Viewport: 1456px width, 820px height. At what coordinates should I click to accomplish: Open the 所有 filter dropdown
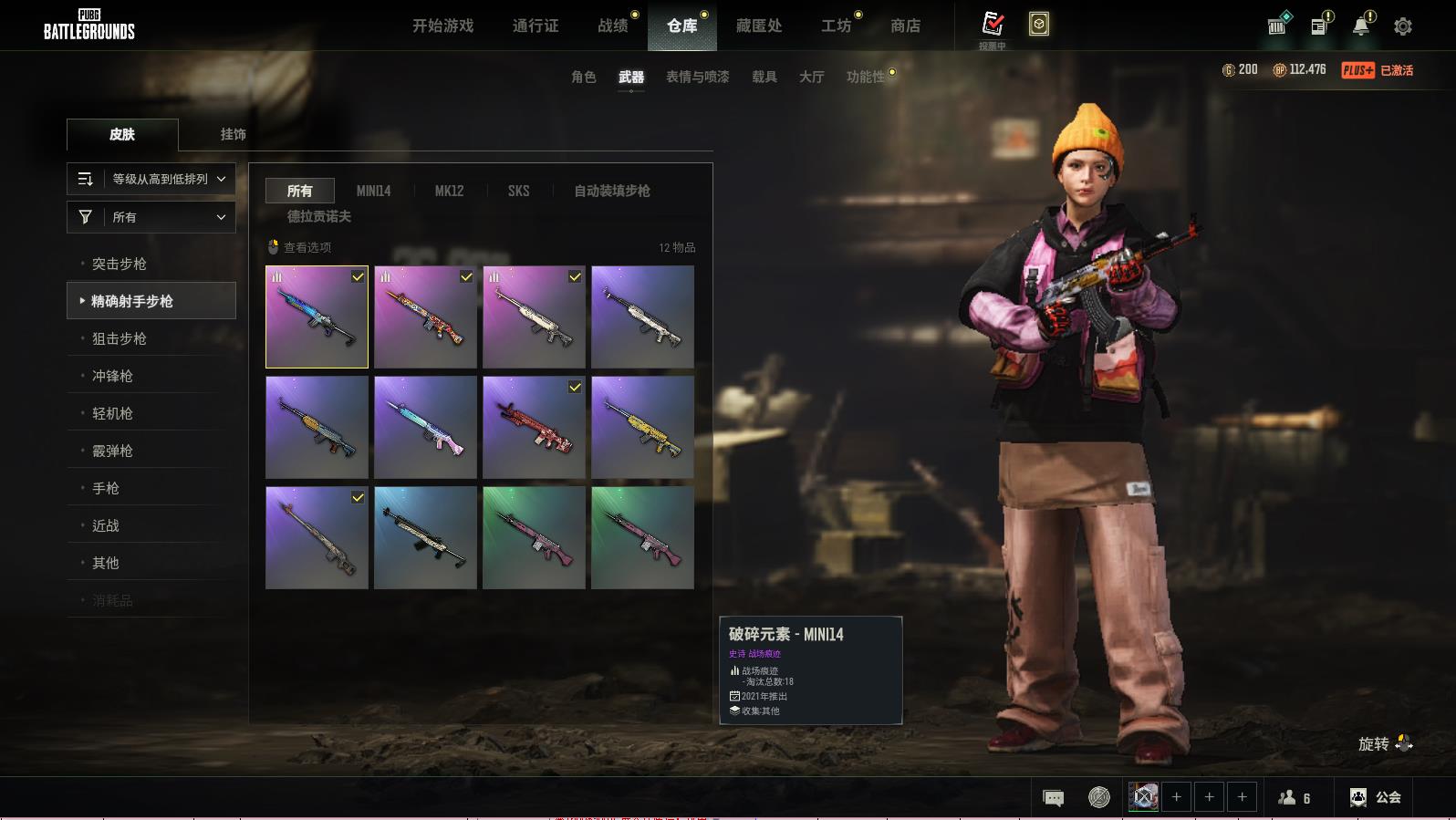pyautogui.click(x=151, y=217)
